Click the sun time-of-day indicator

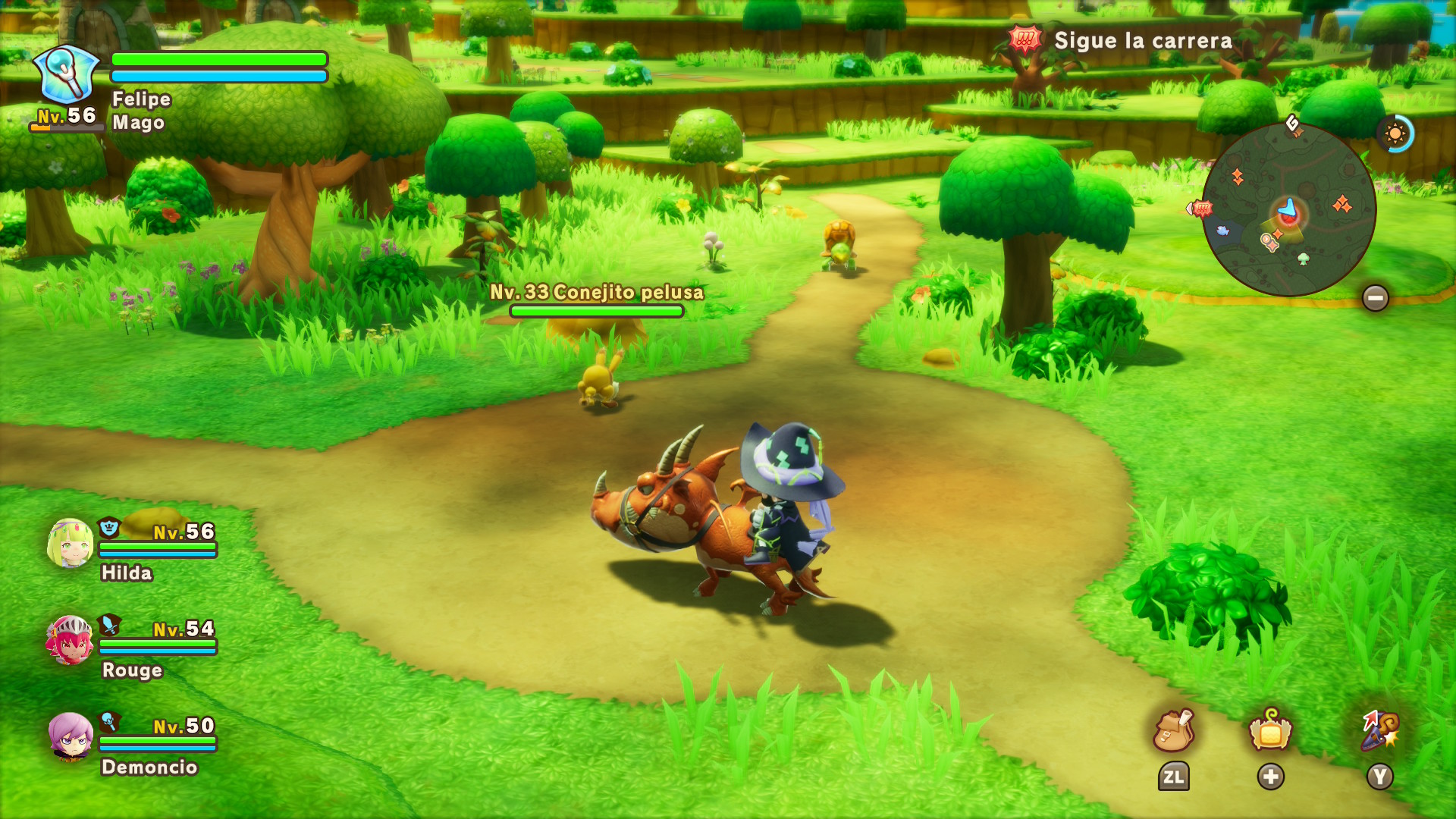1395,134
